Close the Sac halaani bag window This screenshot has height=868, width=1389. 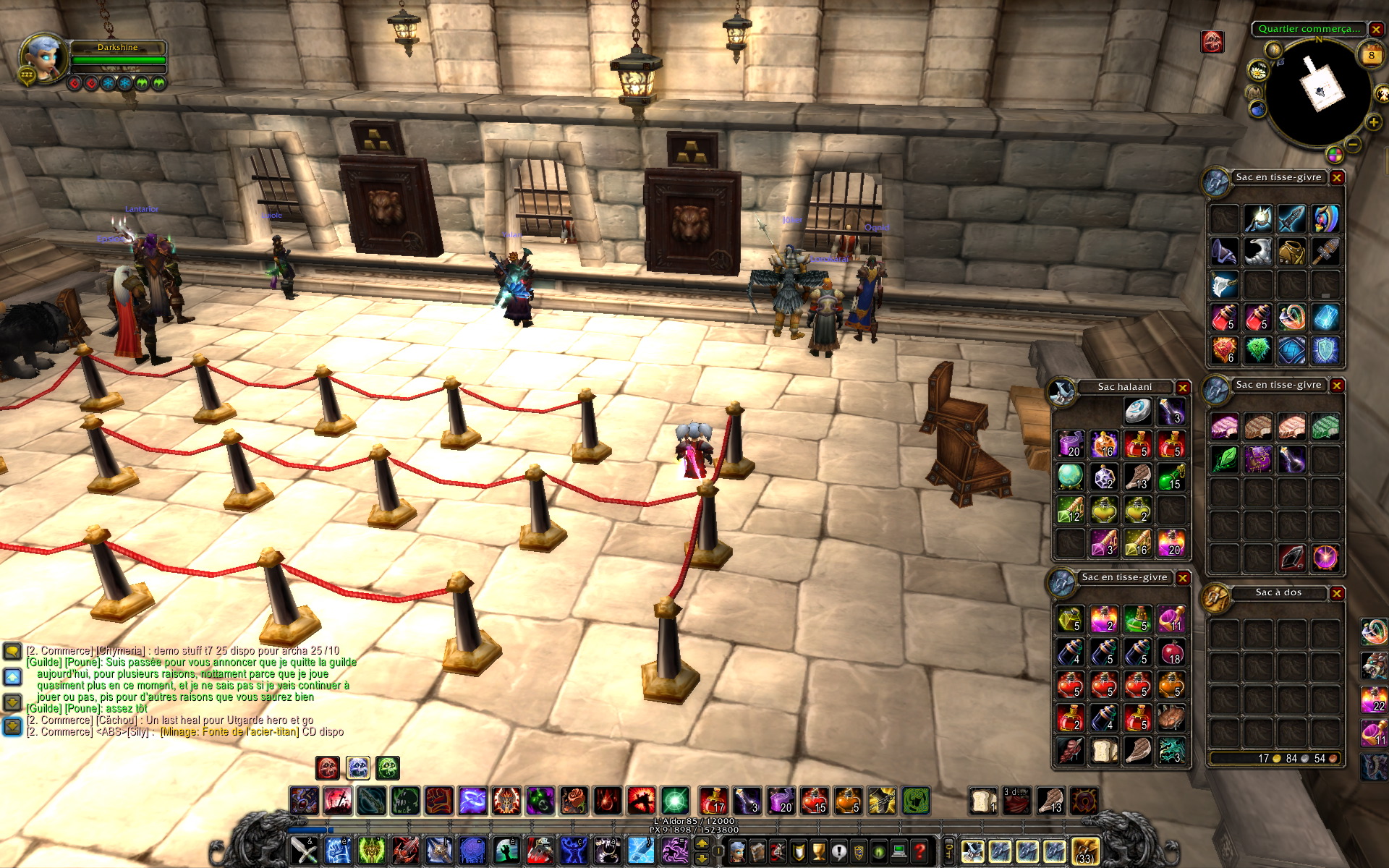(x=1183, y=388)
